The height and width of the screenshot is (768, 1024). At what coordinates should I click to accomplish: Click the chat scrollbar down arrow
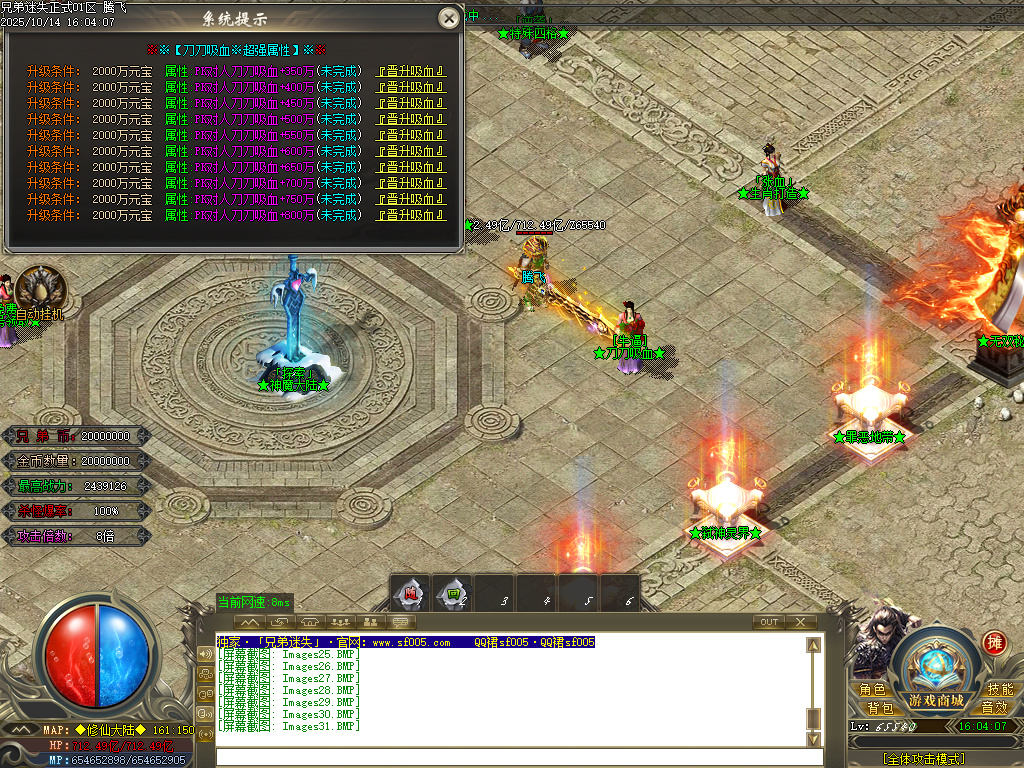click(814, 738)
